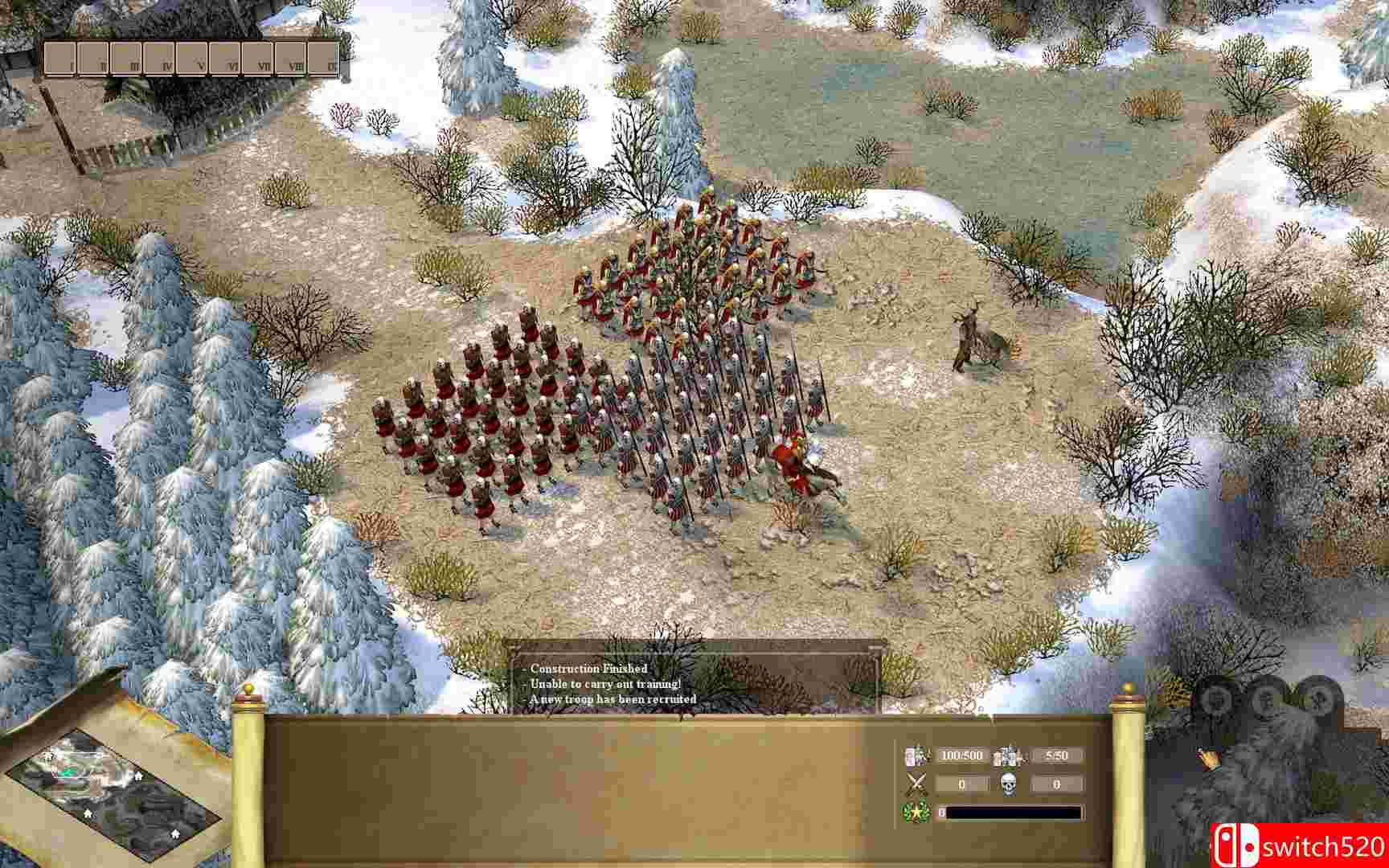Select squad group slot I
The height and width of the screenshot is (868, 1389).
coord(59,59)
